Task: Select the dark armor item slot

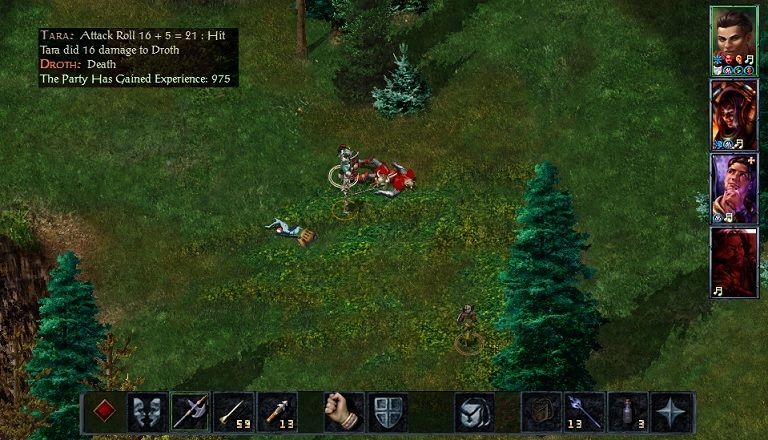Action: [541, 412]
